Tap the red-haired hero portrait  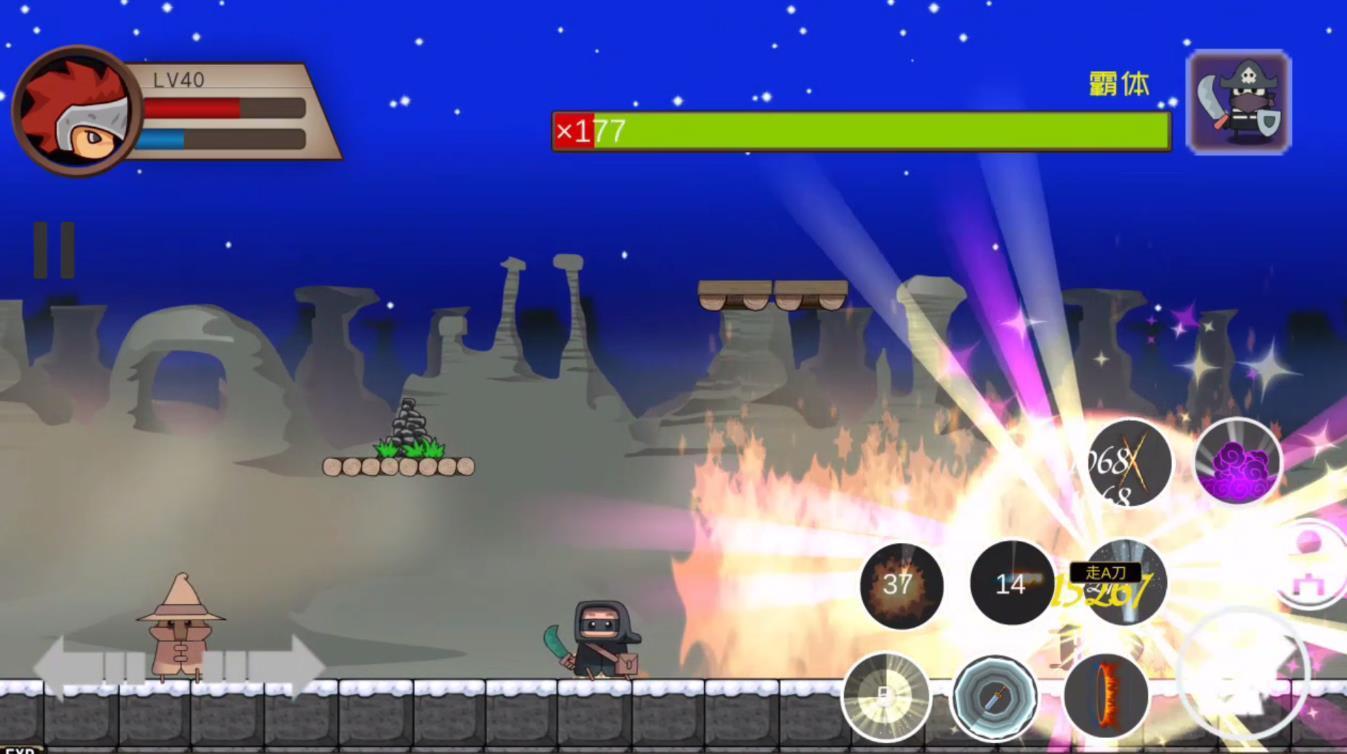pos(76,111)
